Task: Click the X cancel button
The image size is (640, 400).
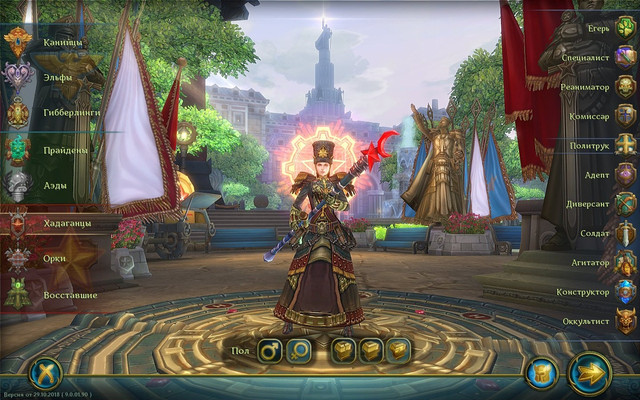Action: tap(46, 374)
